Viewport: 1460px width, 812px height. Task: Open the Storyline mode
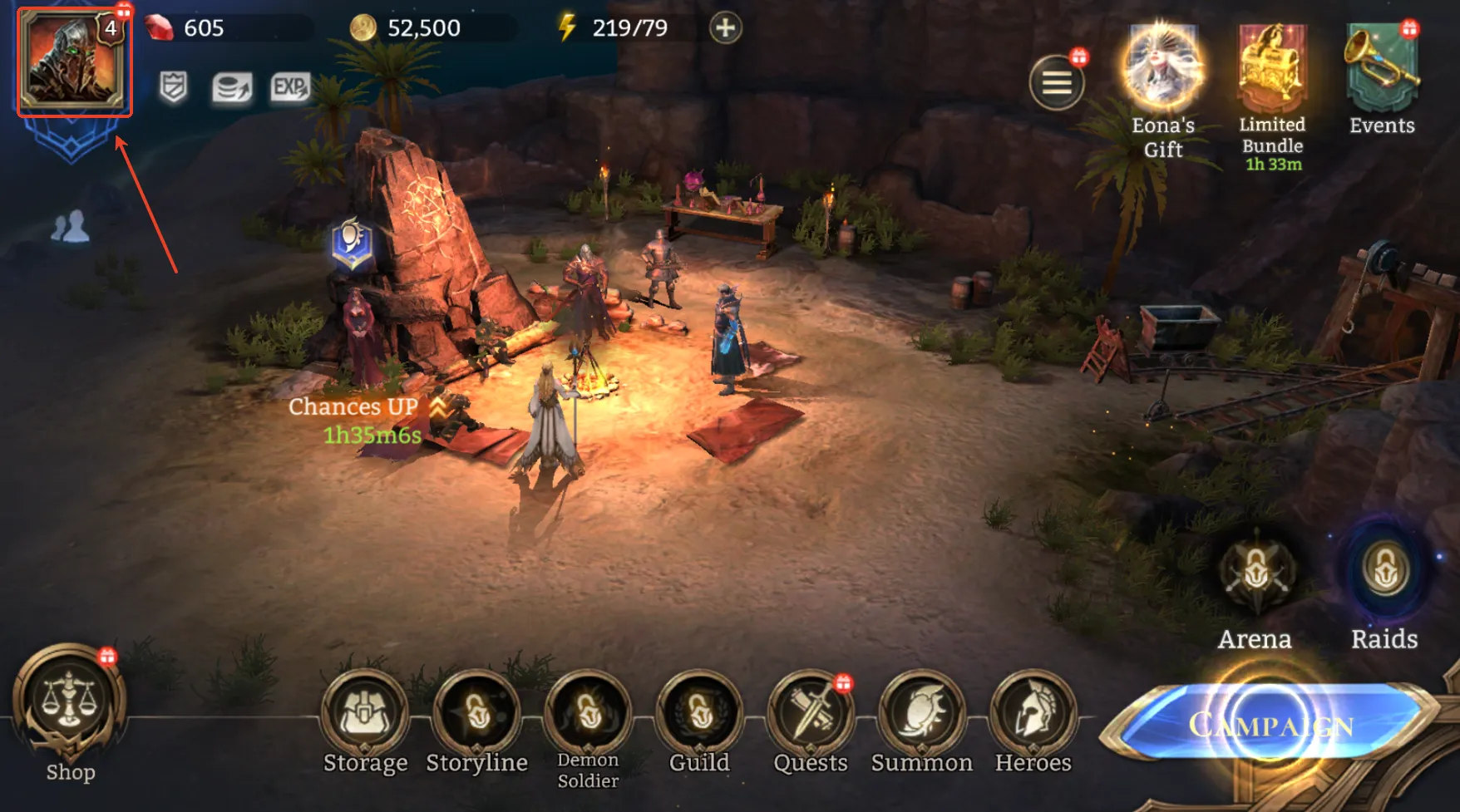click(x=476, y=715)
